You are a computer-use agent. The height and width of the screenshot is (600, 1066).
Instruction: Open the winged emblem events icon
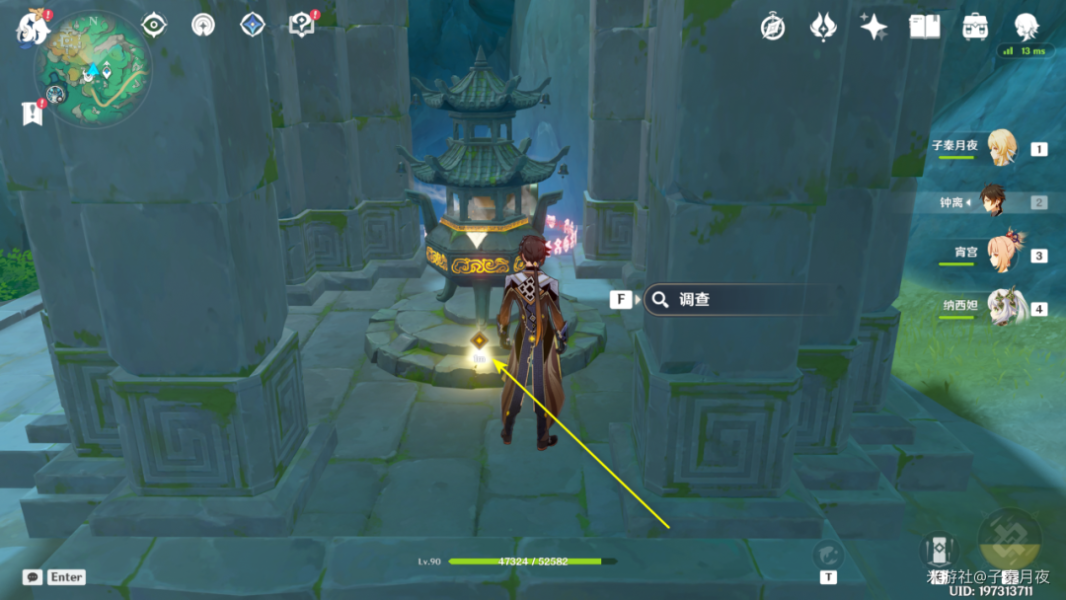pos(822,27)
